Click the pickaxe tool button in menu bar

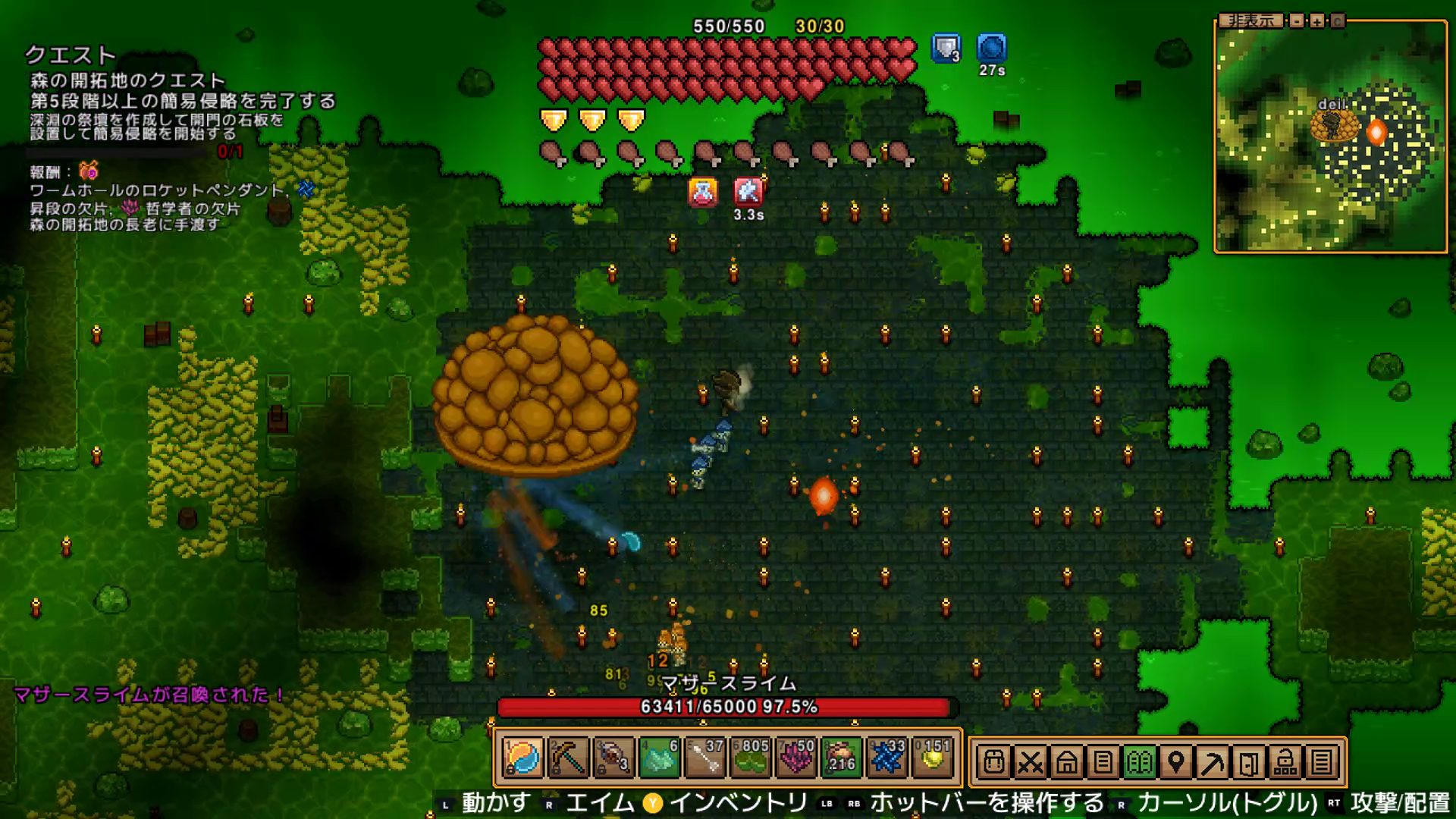(x=1212, y=761)
